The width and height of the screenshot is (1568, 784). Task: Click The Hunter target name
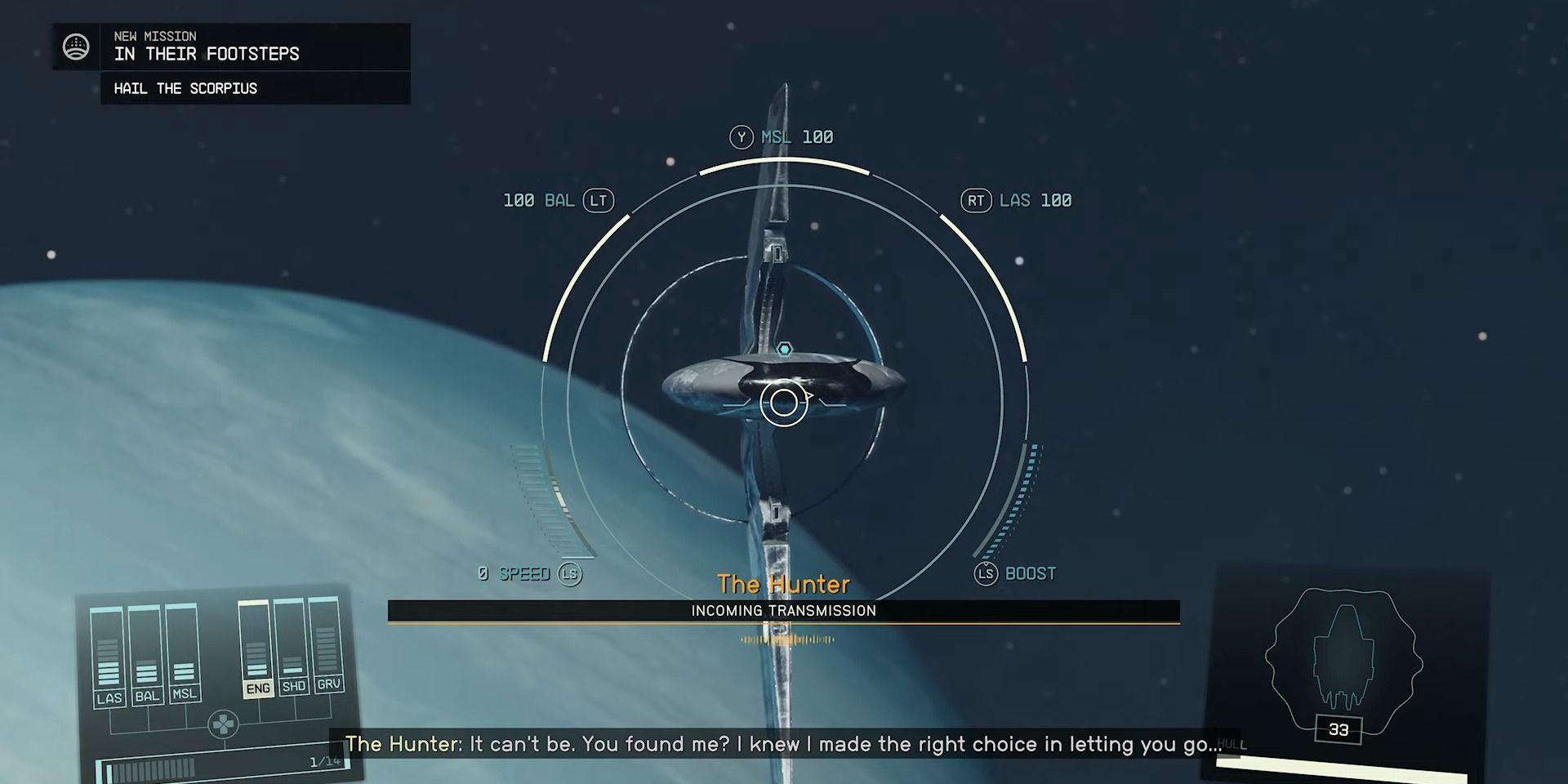783,583
